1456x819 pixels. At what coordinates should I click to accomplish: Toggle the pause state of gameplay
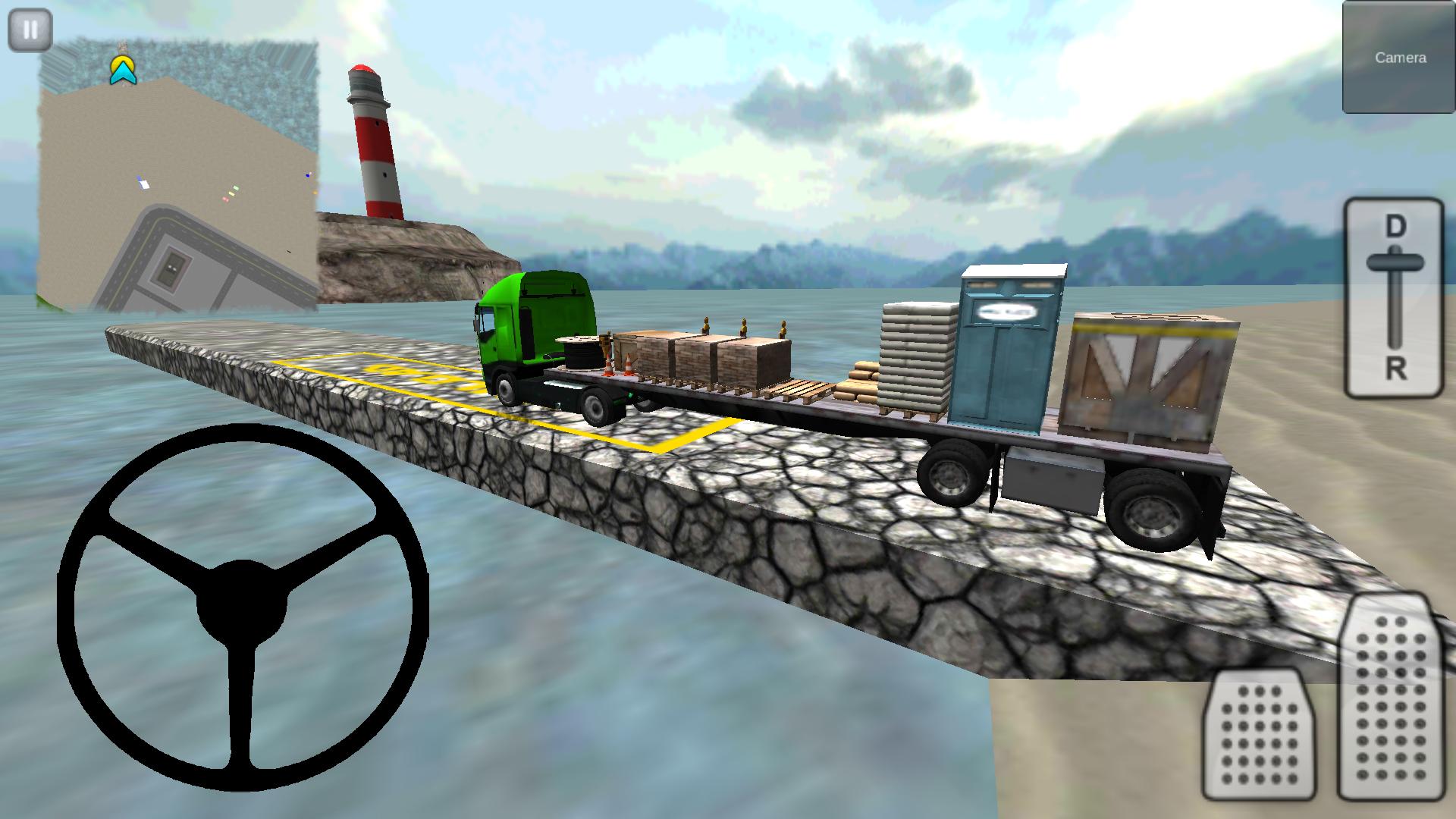pyautogui.click(x=29, y=29)
